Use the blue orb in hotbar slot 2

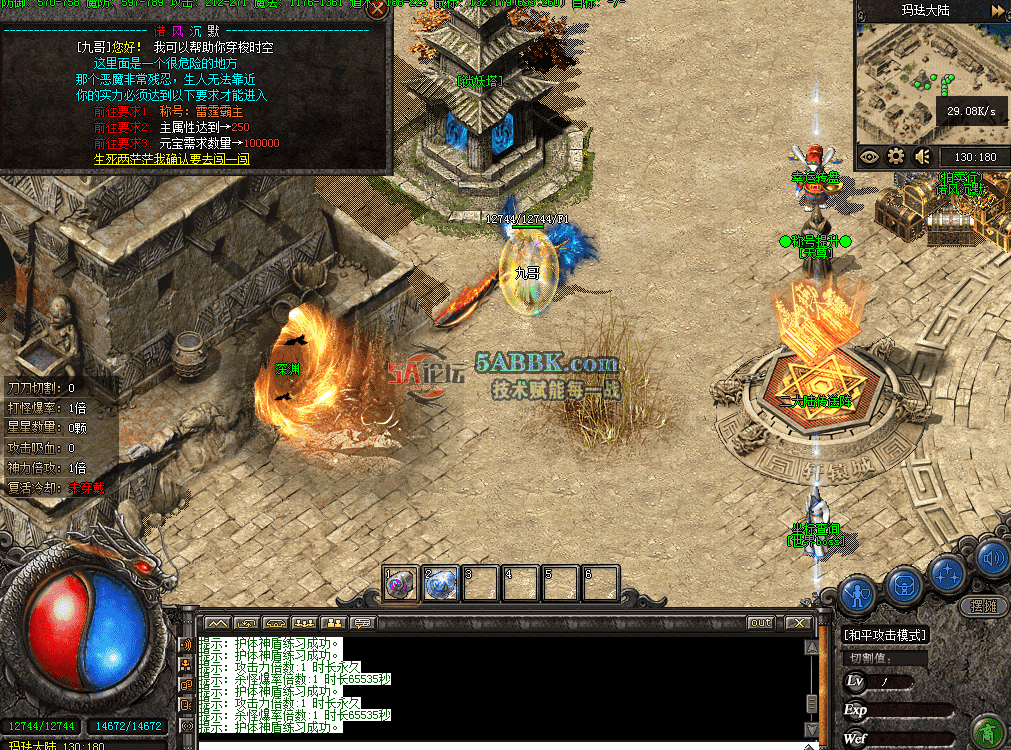pyautogui.click(x=441, y=583)
